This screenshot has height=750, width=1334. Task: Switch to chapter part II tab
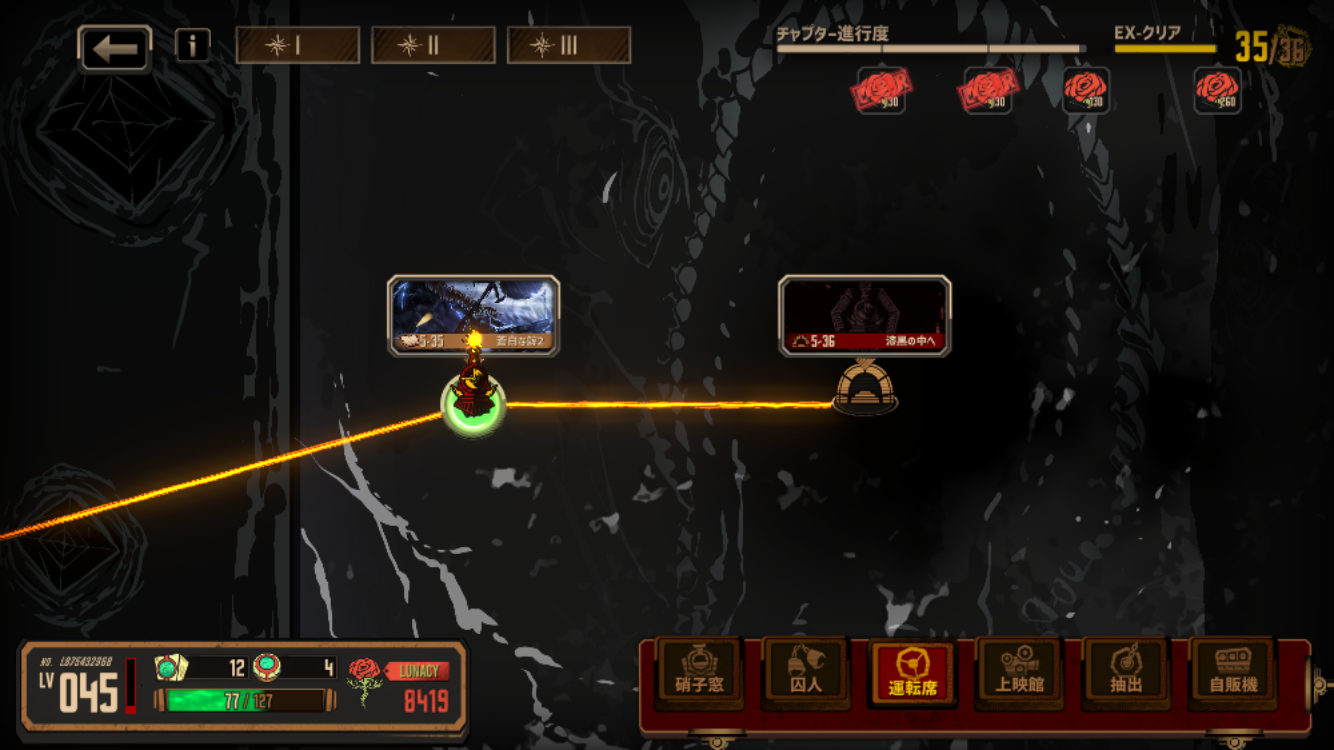point(433,45)
